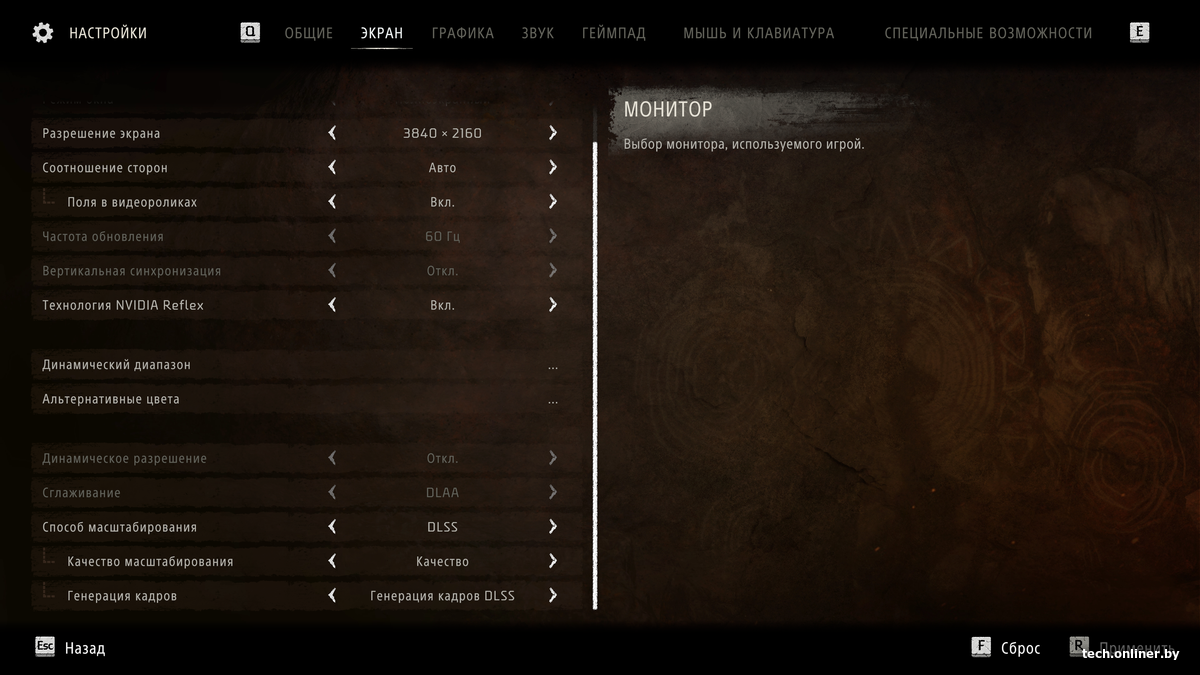Viewport: 1200px width, 675px height.
Task: Open the Графика settings tab
Action: (462, 33)
